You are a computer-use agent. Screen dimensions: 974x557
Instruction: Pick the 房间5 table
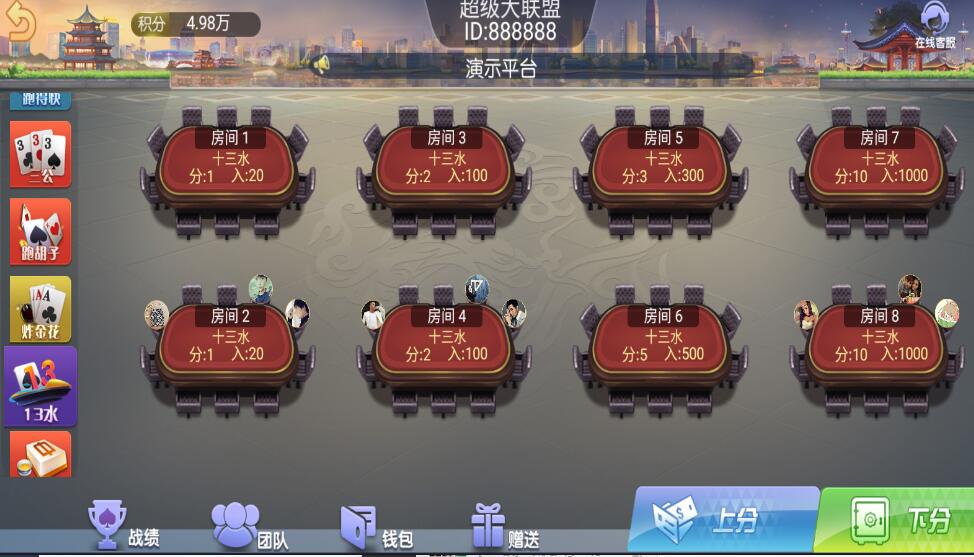point(658,167)
